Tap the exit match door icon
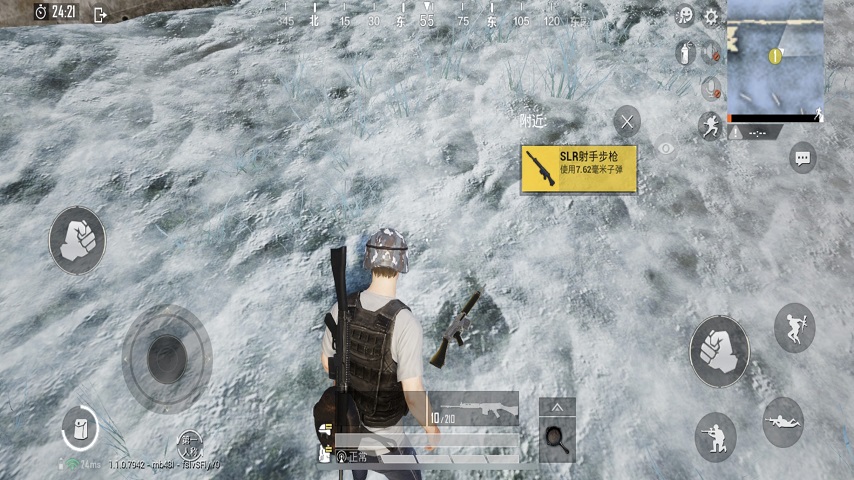 100,14
